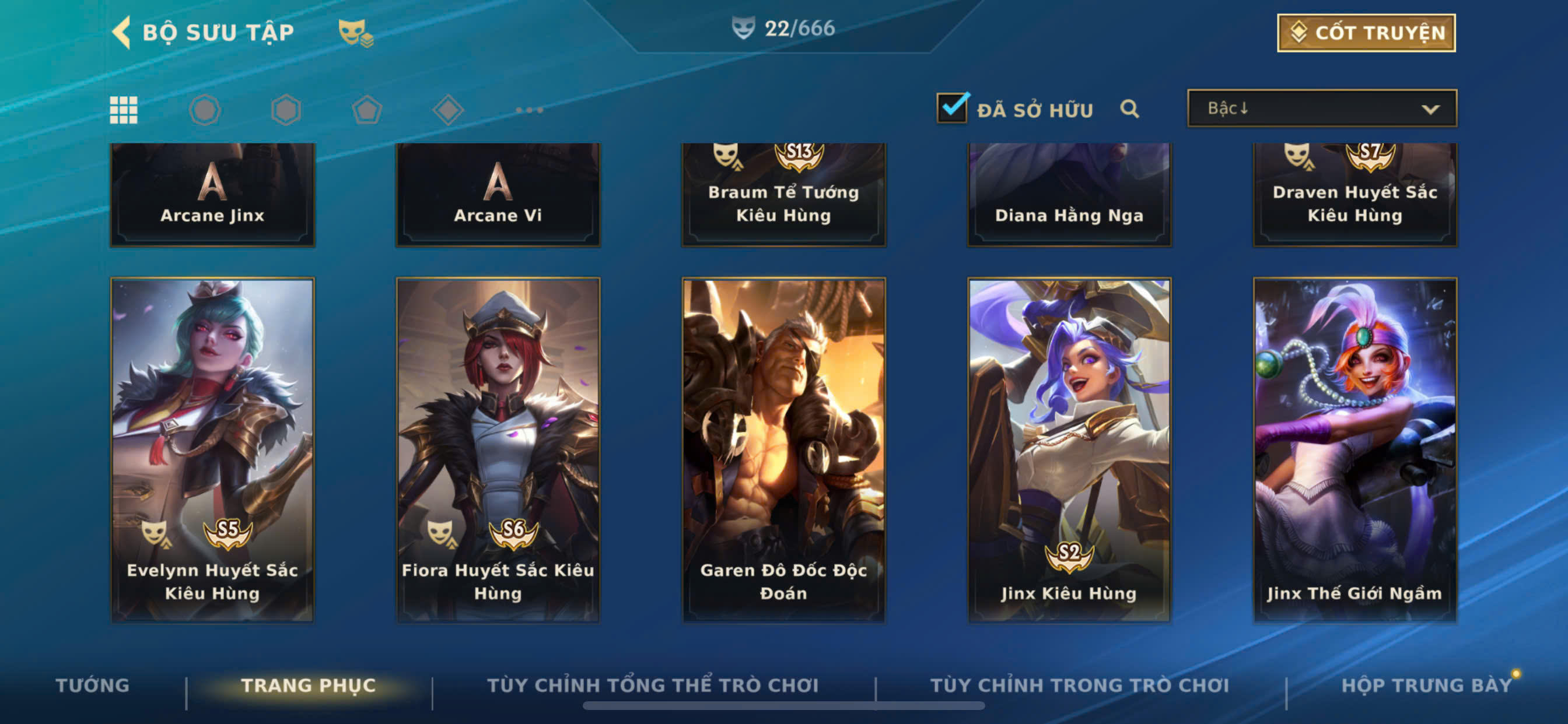Go back from Bộ Sưu Tập screen
Screen dimensions: 1568x724
pyautogui.click(x=123, y=31)
